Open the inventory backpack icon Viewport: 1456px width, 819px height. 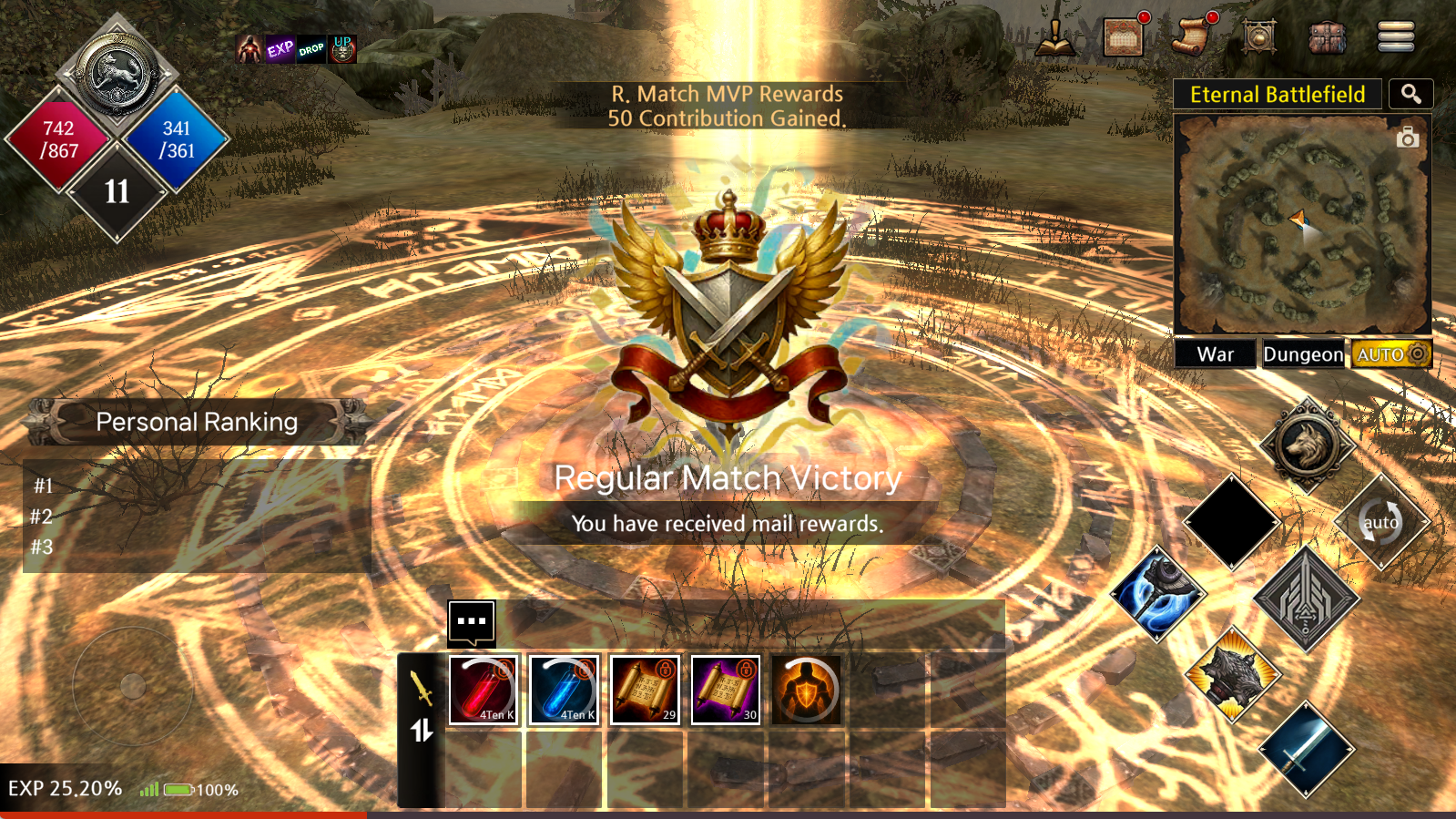click(1327, 37)
